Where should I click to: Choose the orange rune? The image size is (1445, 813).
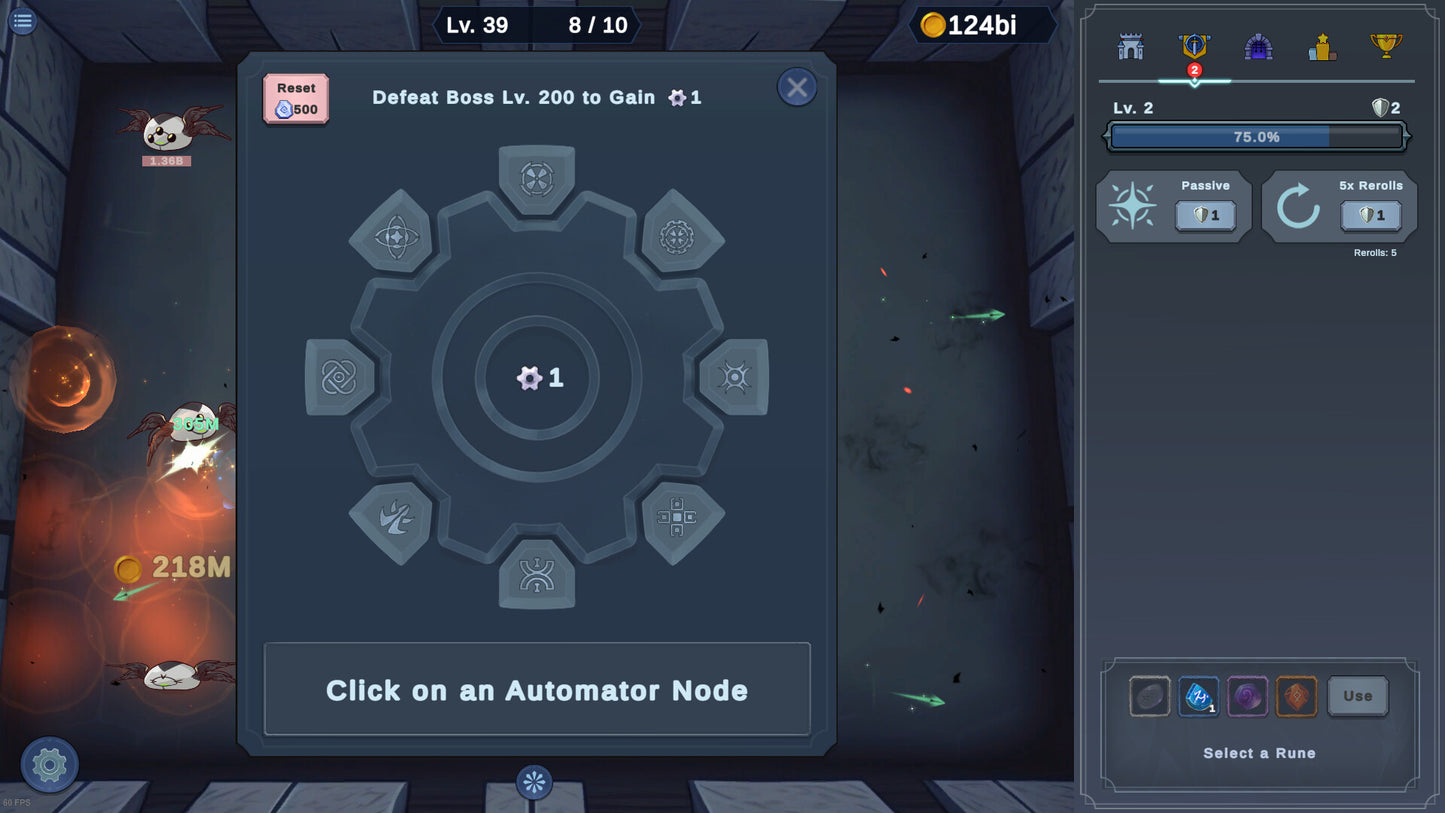pos(1296,696)
